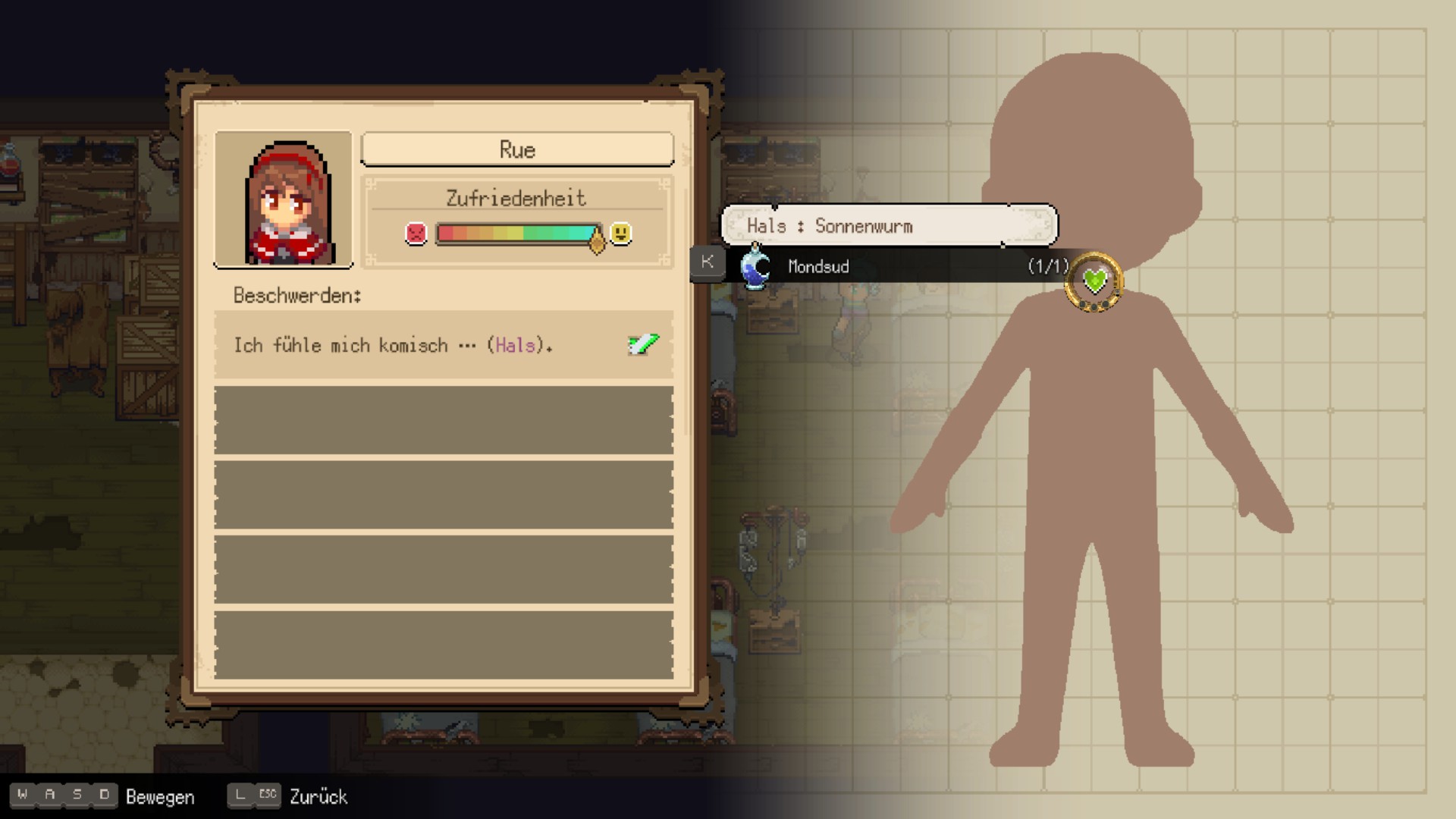Click the K key prompt icon

click(706, 262)
